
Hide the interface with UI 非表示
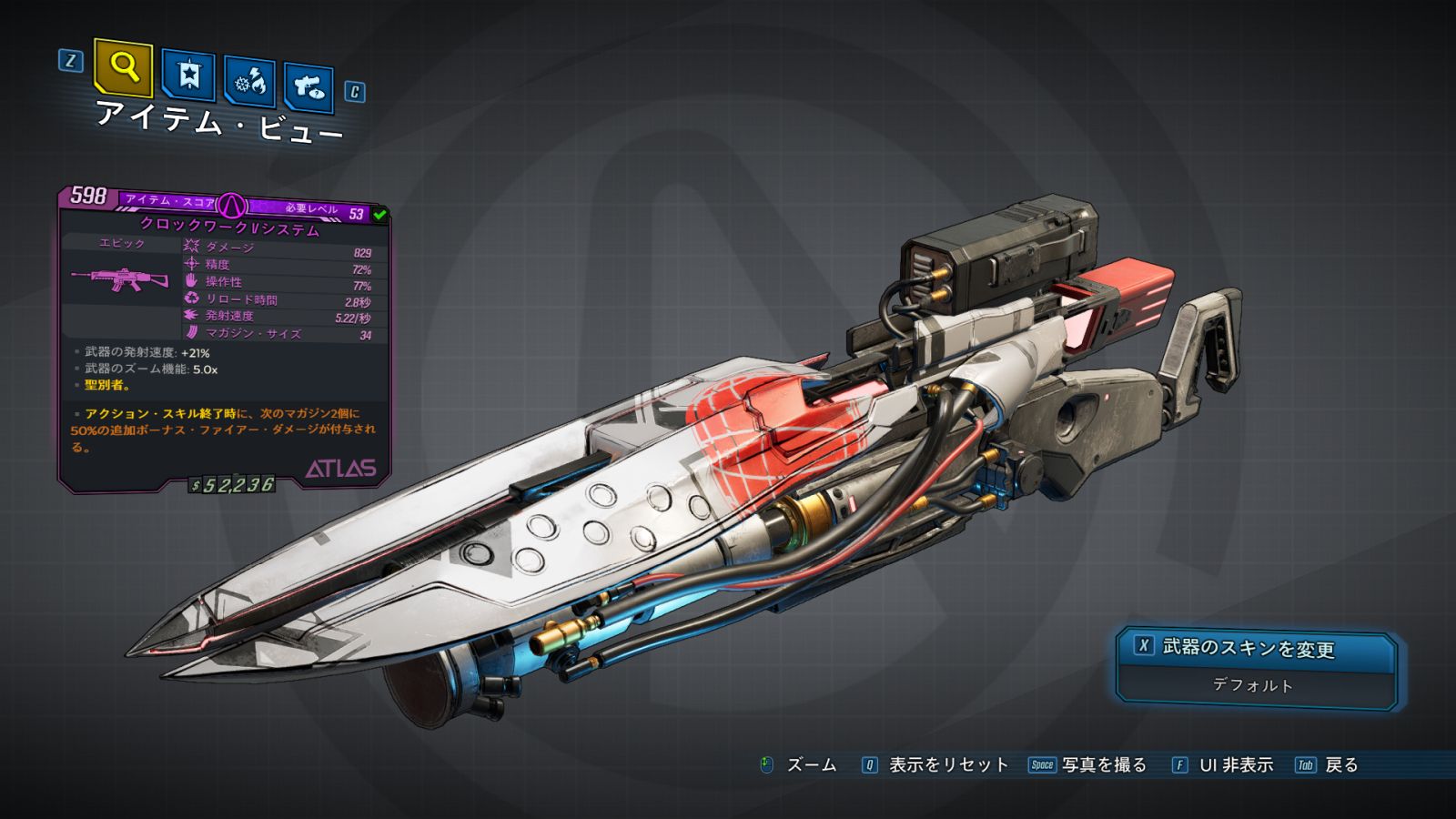[1235, 765]
